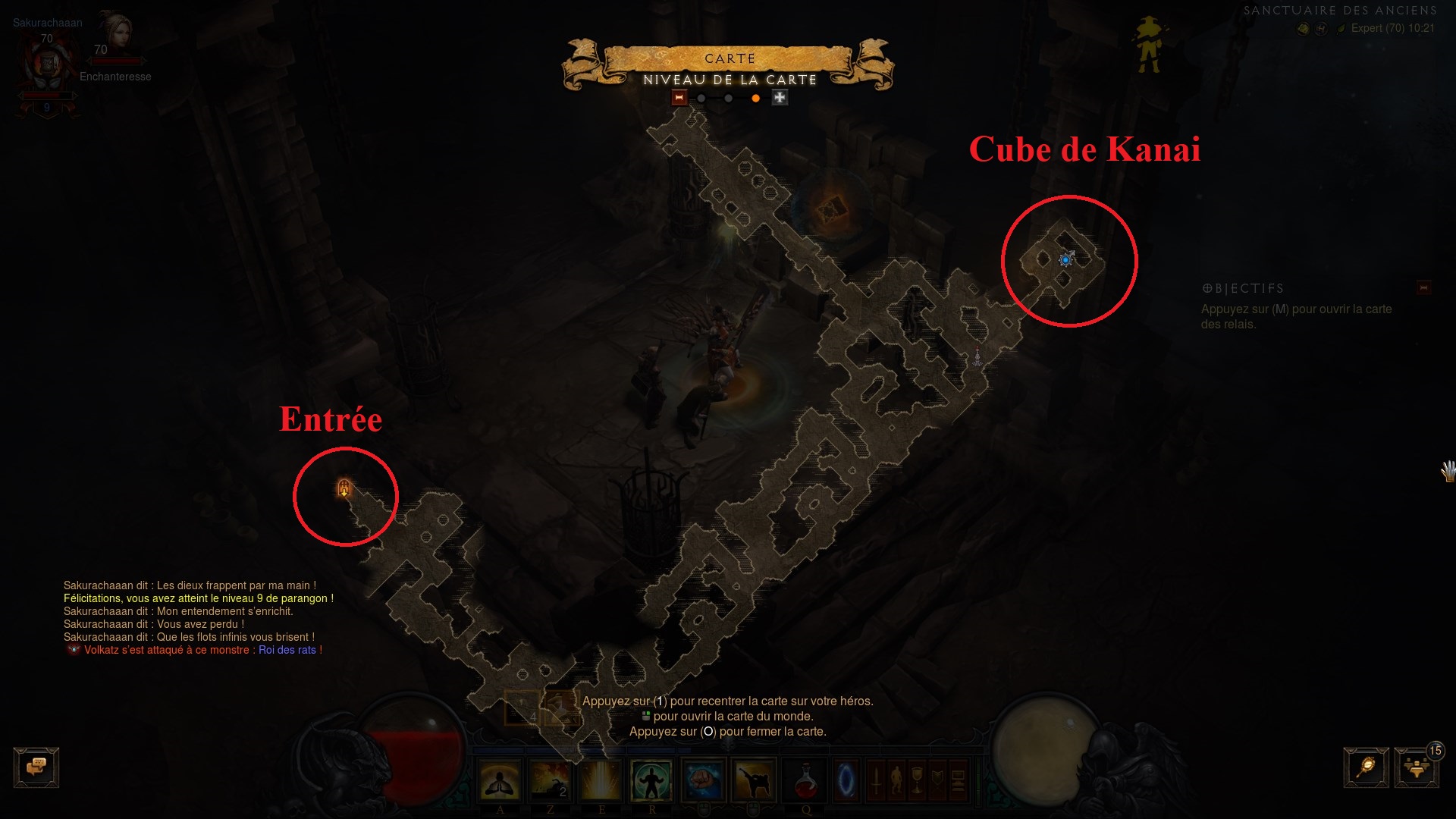Open inventory via the sword icon
This screenshot has width=1456, height=819.
875,778
